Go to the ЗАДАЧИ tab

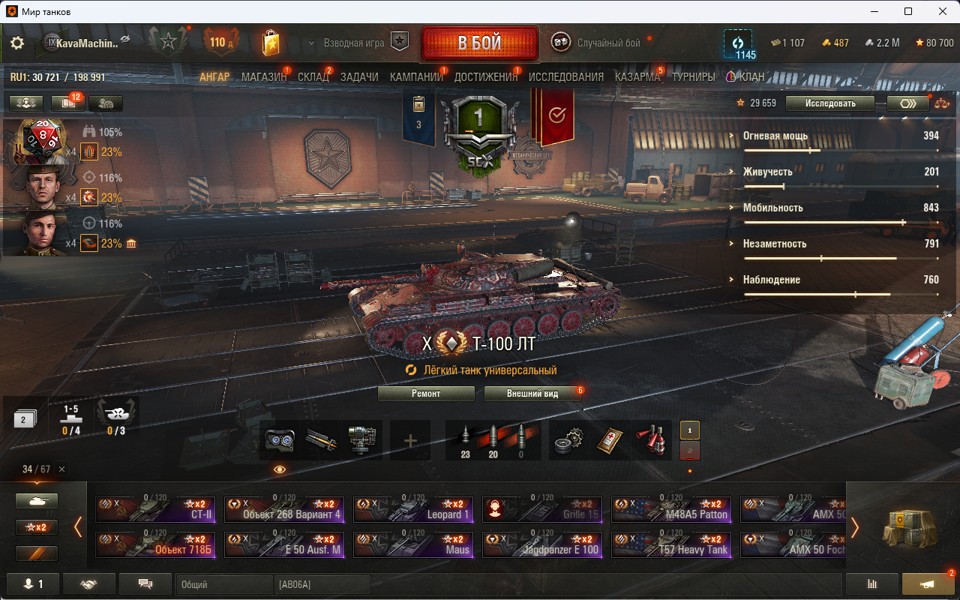click(x=359, y=77)
